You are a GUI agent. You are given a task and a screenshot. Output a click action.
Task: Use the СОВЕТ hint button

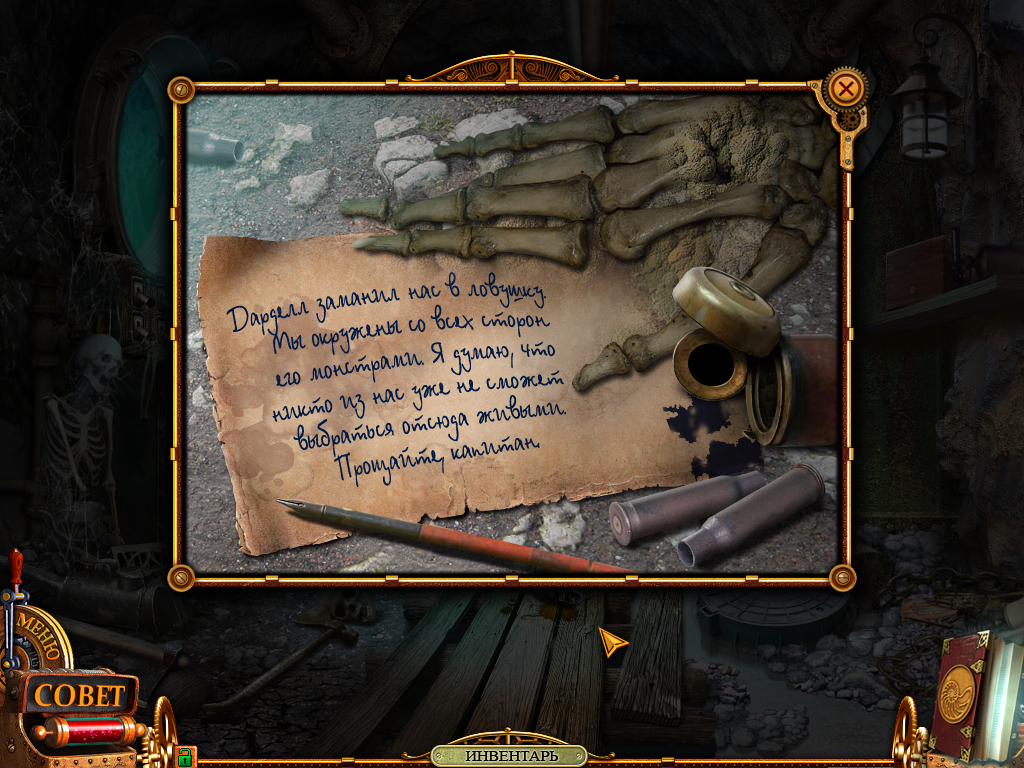point(78,695)
